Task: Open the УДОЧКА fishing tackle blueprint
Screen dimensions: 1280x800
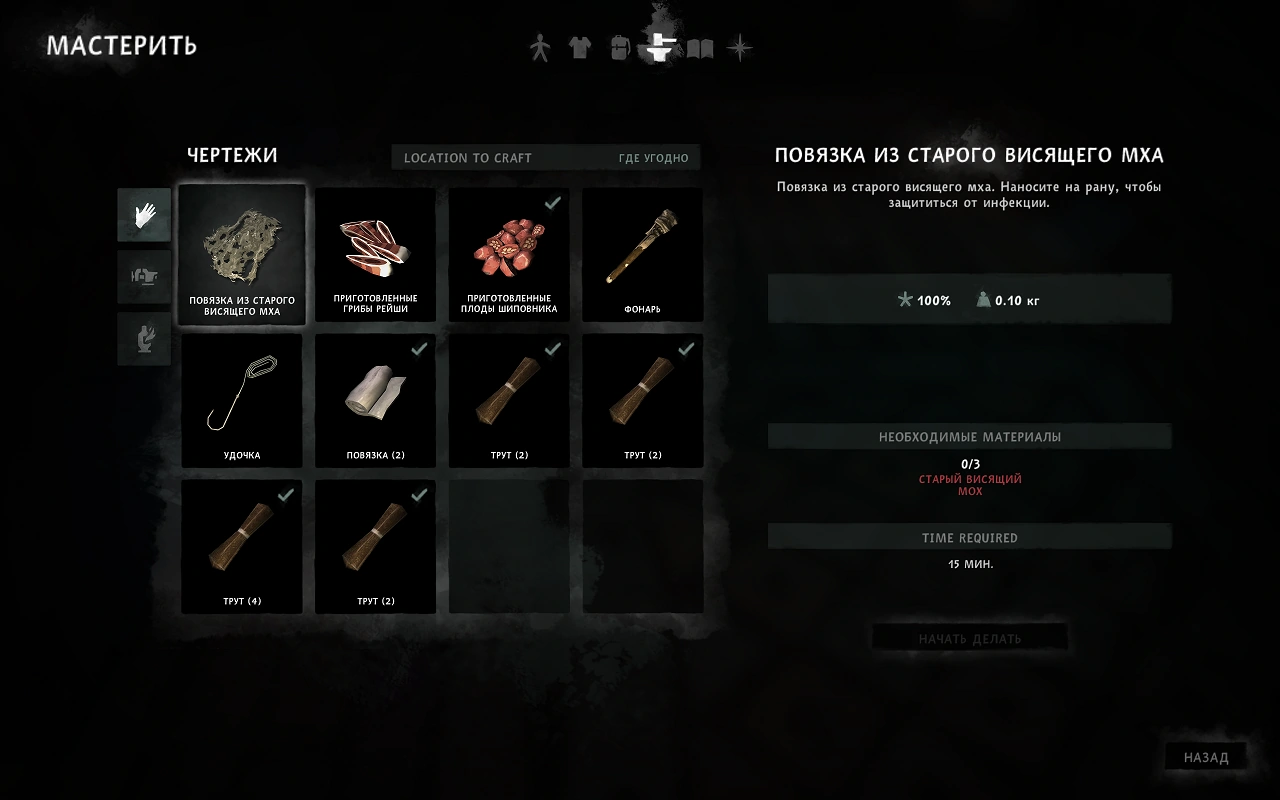Action: (x=242, y=400)
